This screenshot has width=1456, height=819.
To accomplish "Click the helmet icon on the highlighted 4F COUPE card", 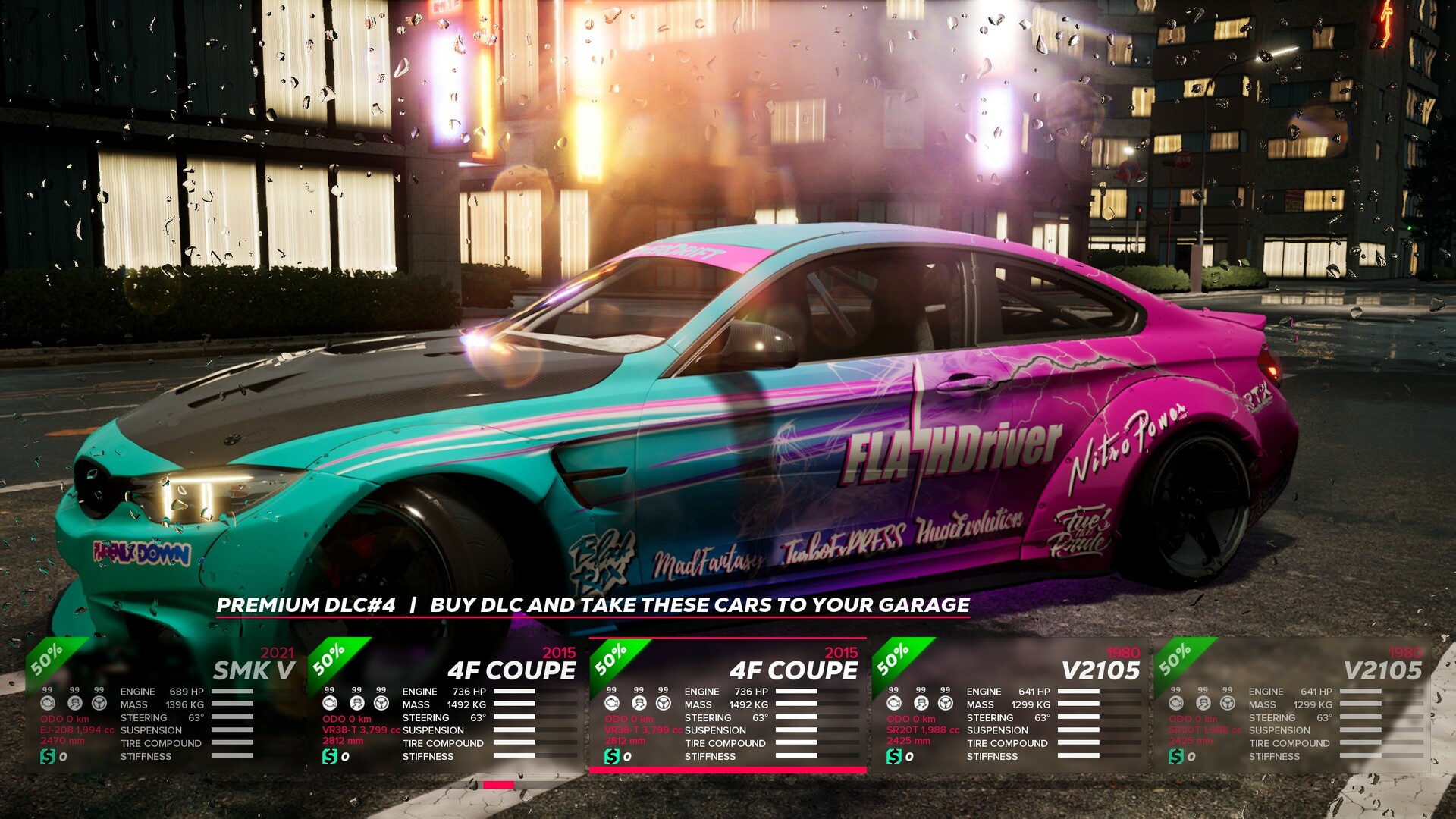I will coord(639,704).
